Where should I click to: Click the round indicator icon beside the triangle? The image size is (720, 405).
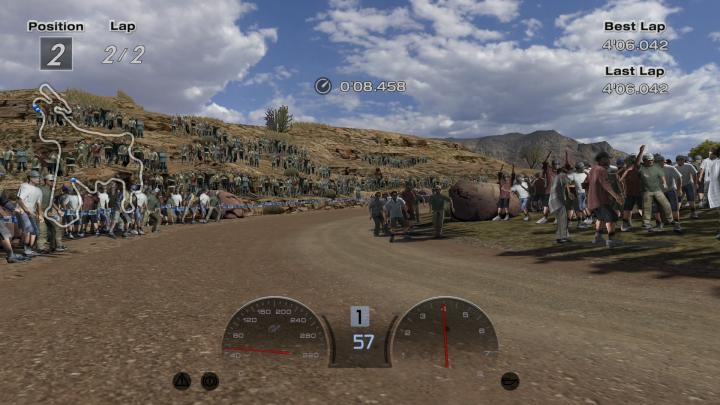210,380
